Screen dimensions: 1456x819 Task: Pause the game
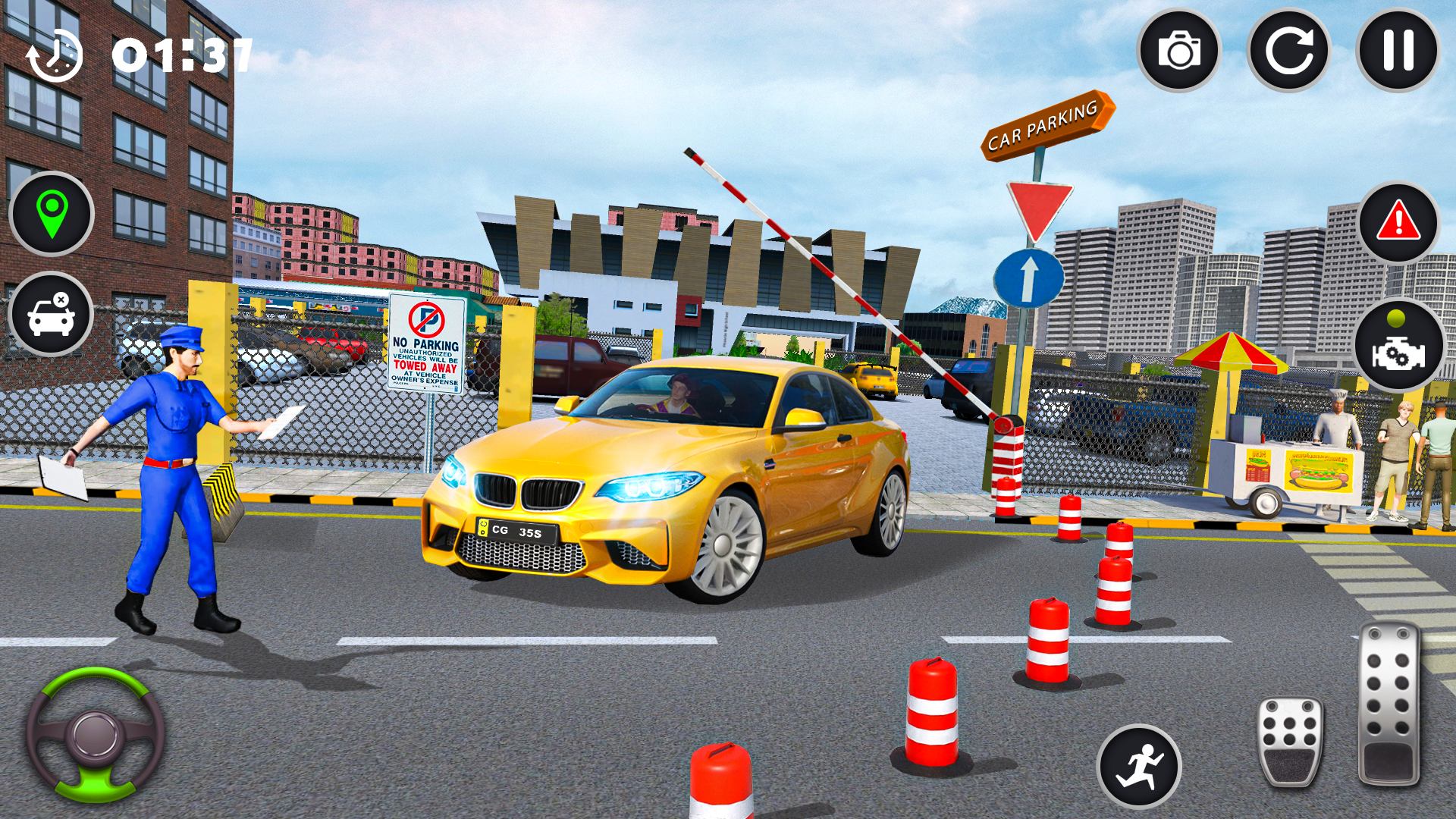pyautogui.click(x=1399, y=51)
